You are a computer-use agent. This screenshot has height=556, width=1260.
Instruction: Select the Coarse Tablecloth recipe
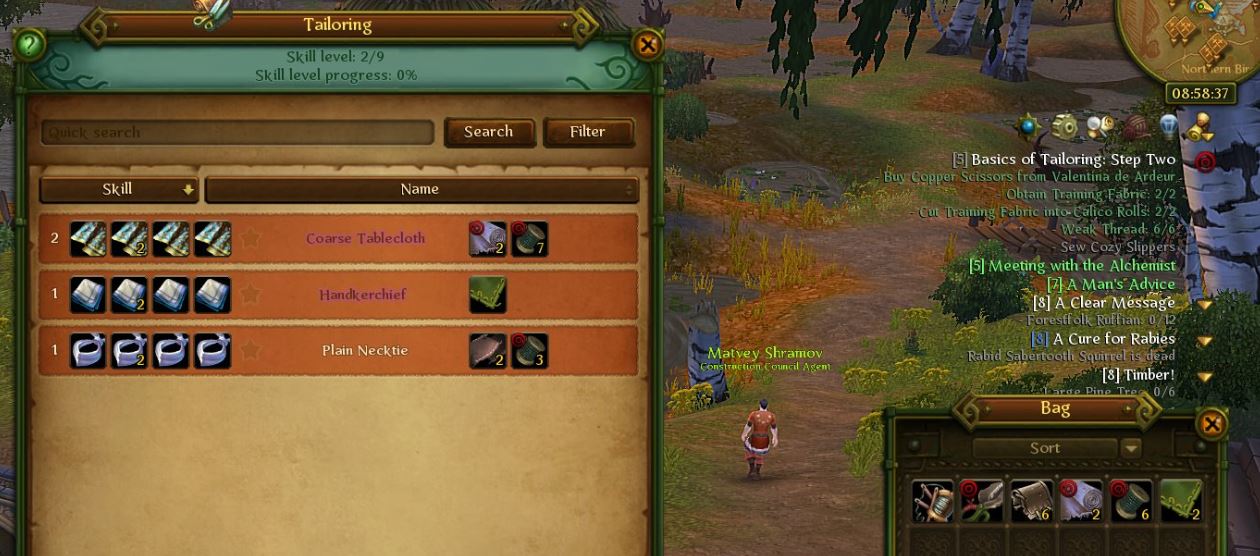pos(365,239)
